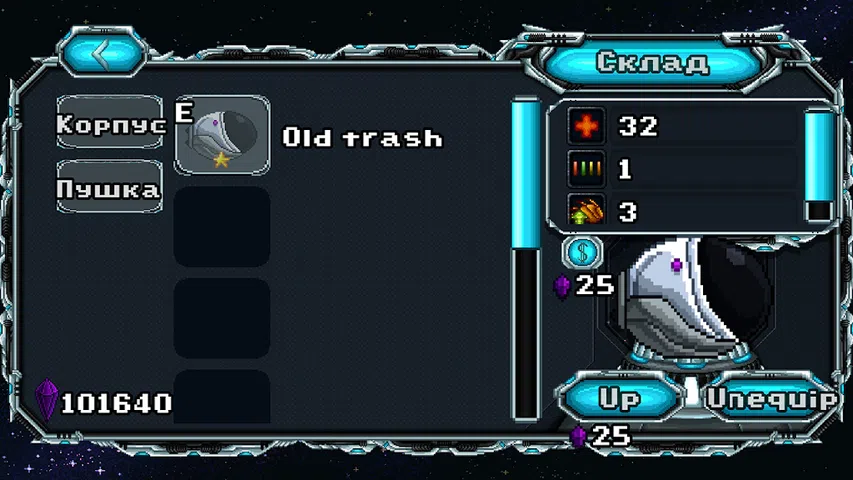Screen dimensions: 853x480
Task: Switch to the Корпус category
Action: [110, 125]
